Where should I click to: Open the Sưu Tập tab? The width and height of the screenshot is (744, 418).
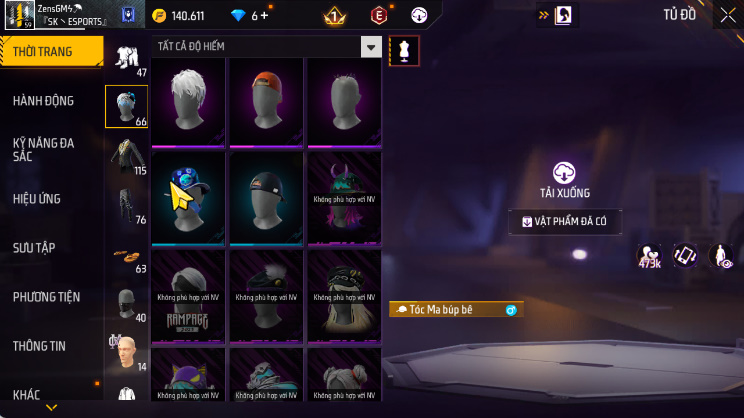coord(34,247)
